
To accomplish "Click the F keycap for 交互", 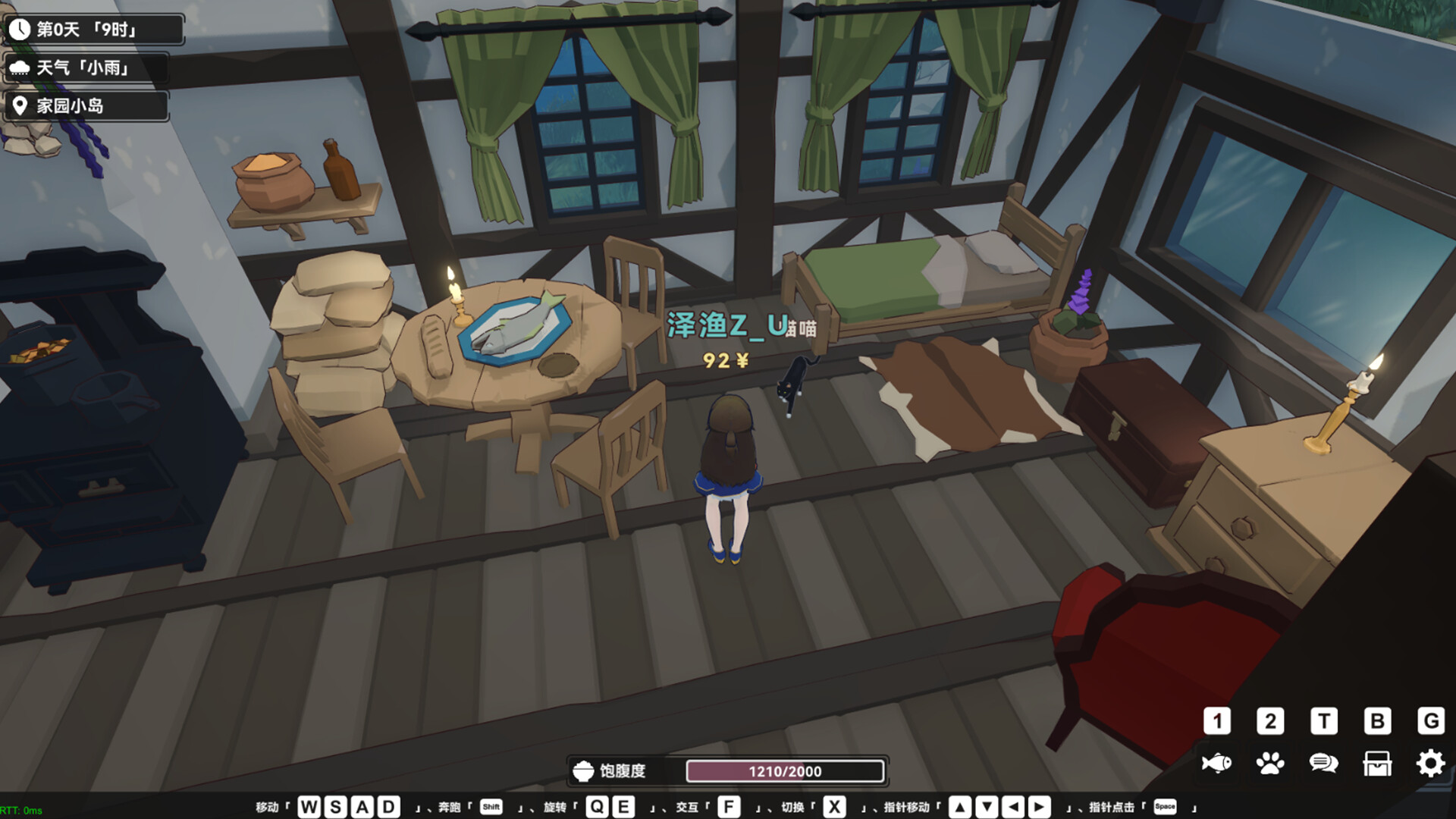I will (x=730, y=808).
